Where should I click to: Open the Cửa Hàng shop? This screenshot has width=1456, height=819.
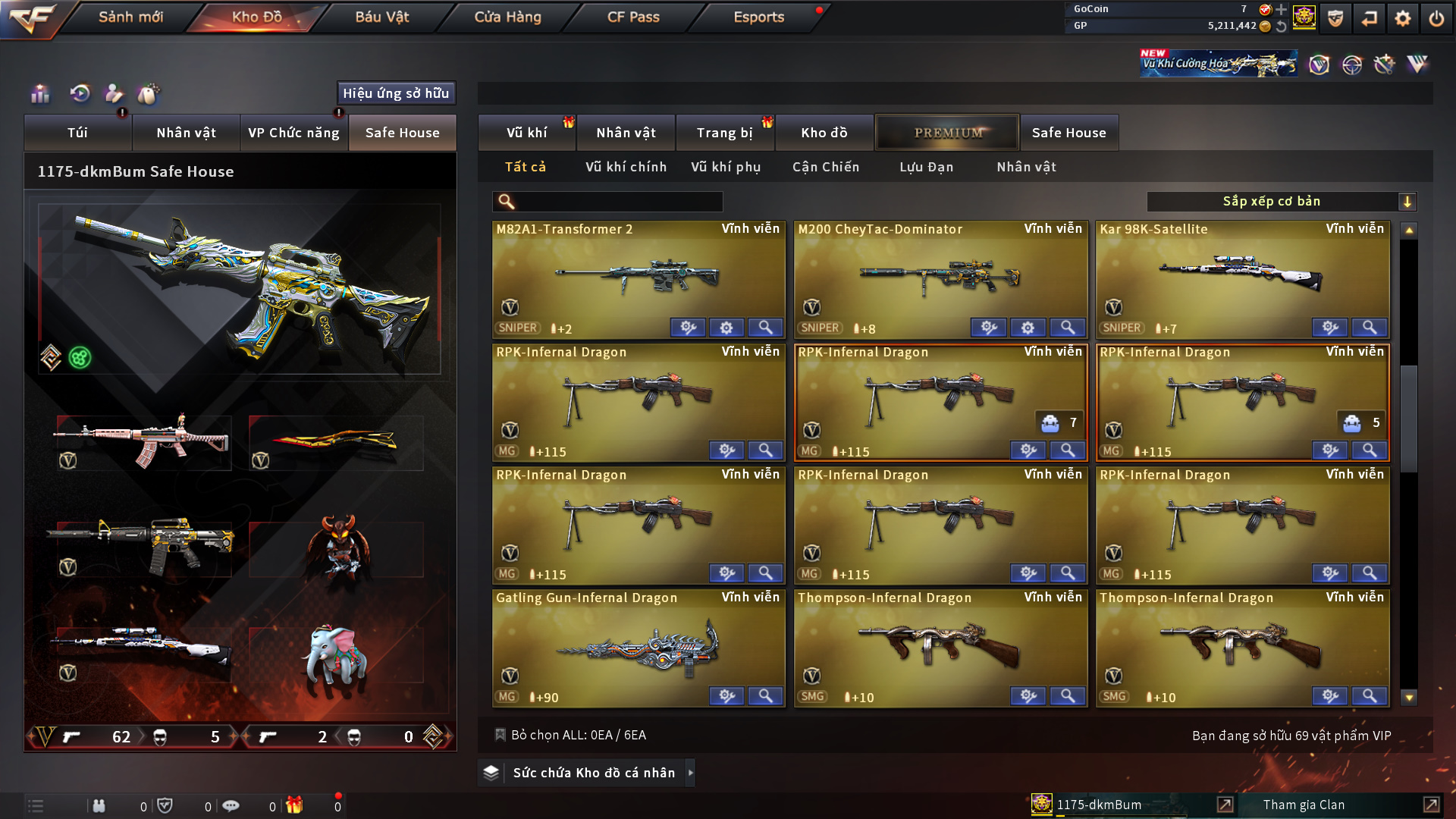point(507,17)
